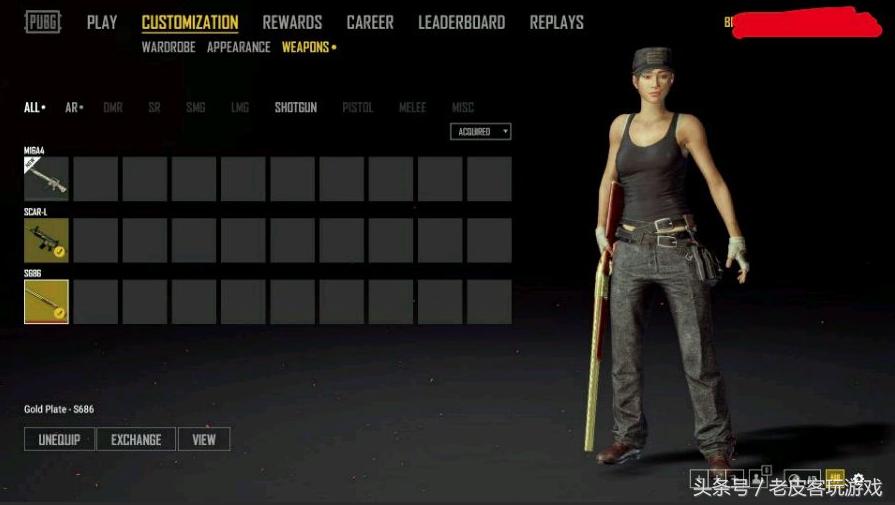Select the M16A4 skin slot
The image size is (895, 505).
coord(46,179)
